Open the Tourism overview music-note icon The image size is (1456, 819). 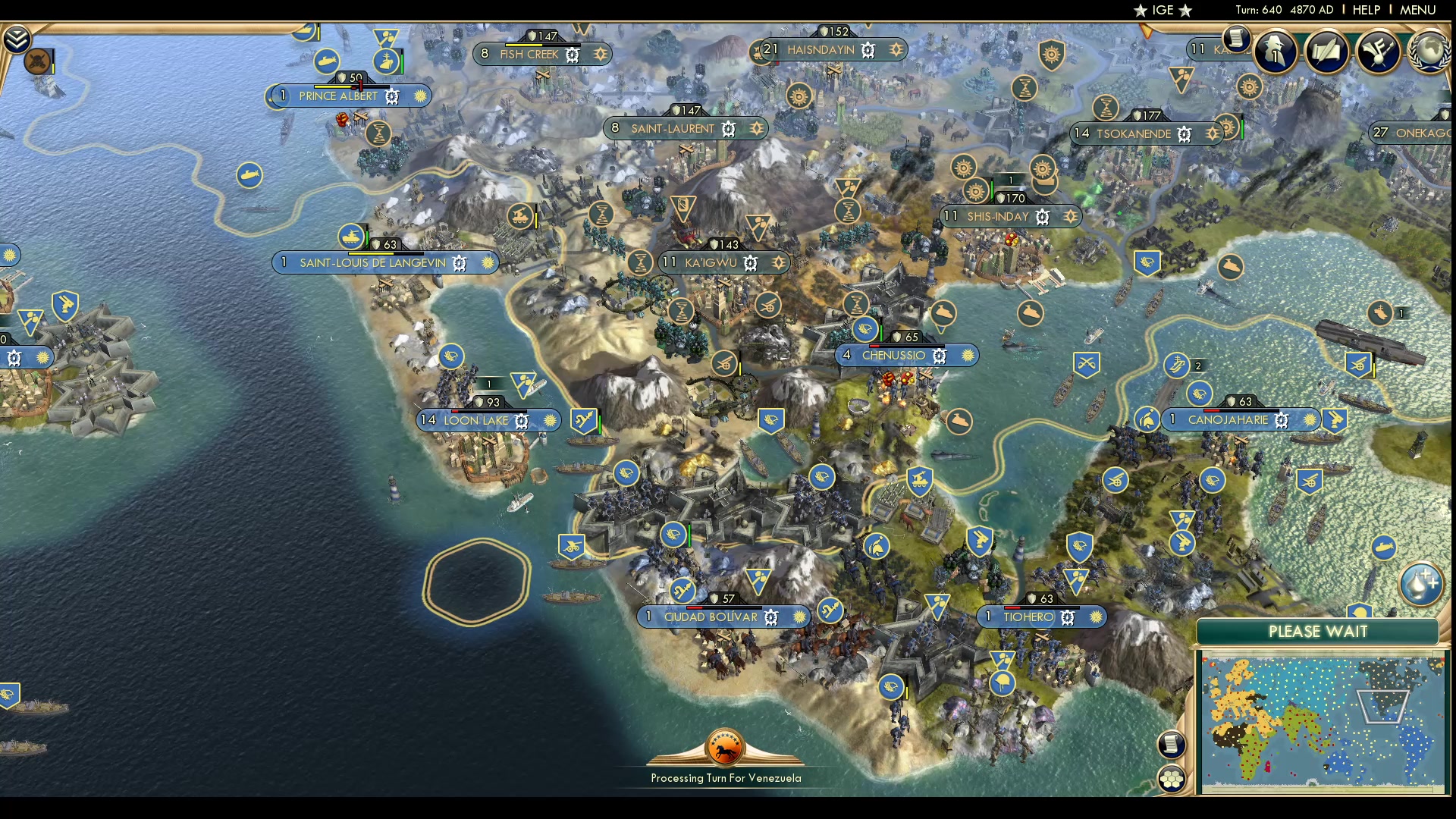(x=1377, y=52)
